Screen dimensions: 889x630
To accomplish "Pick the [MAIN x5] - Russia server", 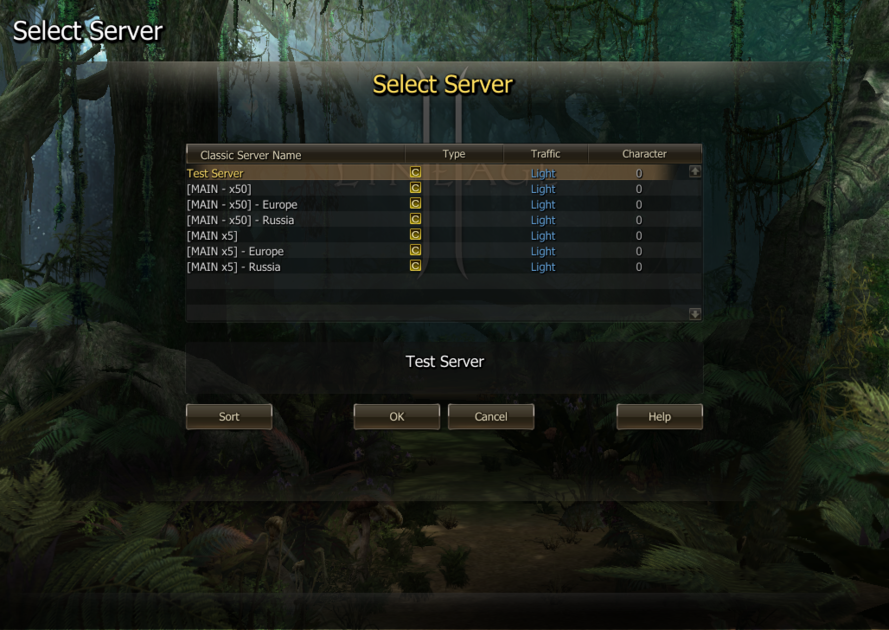I will (233, 267).
